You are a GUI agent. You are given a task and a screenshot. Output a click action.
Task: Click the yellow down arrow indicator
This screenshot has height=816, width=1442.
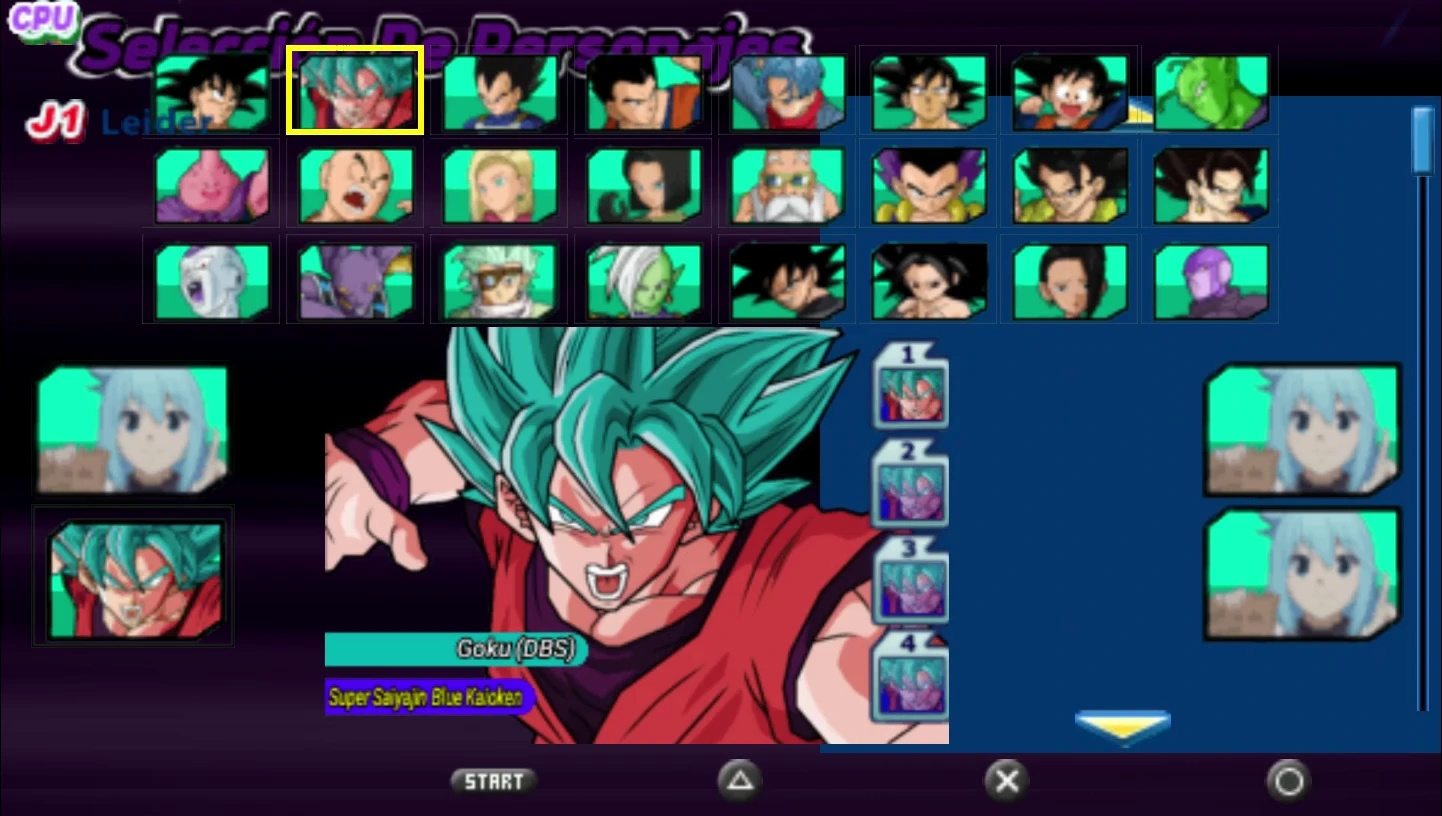(x=1123, y=726)
